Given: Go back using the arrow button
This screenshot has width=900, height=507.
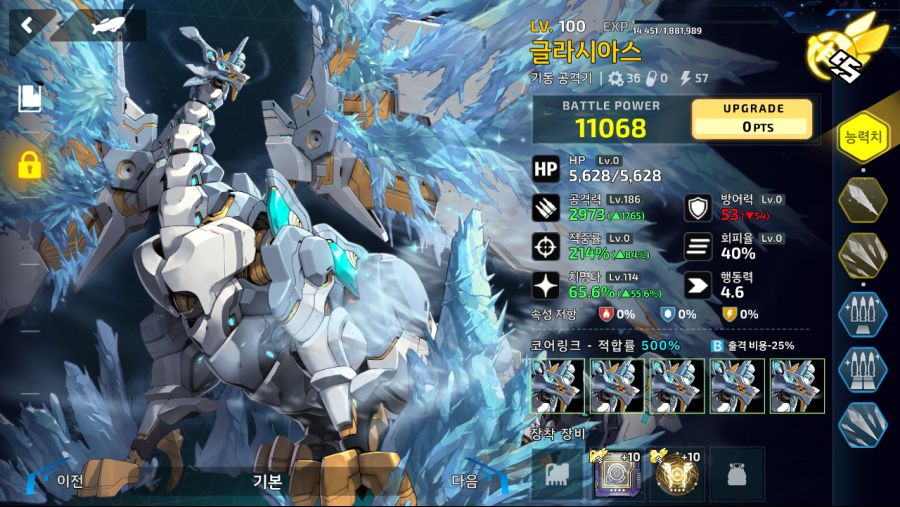Looking at the screenshot, I should point(27,25).
